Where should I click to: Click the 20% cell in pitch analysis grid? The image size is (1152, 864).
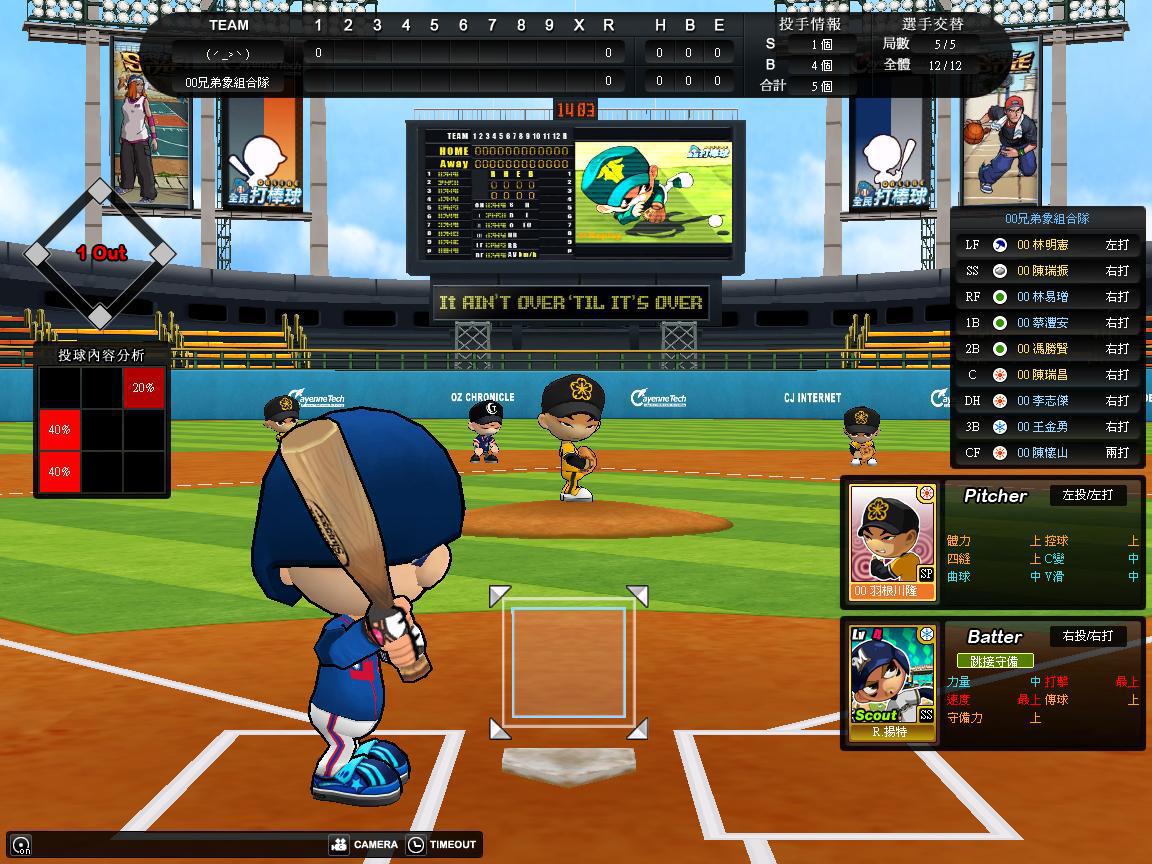point(144,387)
